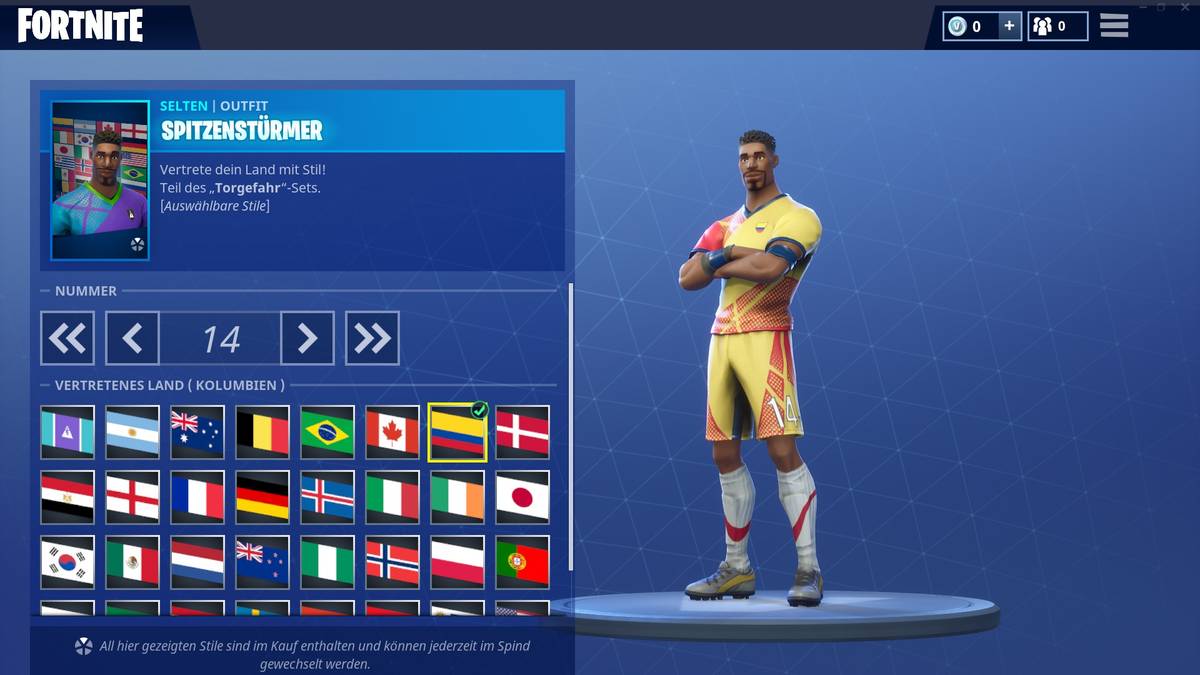1200x675 pixels.
Task: Select the Denmark flag style
Action: 522,432
